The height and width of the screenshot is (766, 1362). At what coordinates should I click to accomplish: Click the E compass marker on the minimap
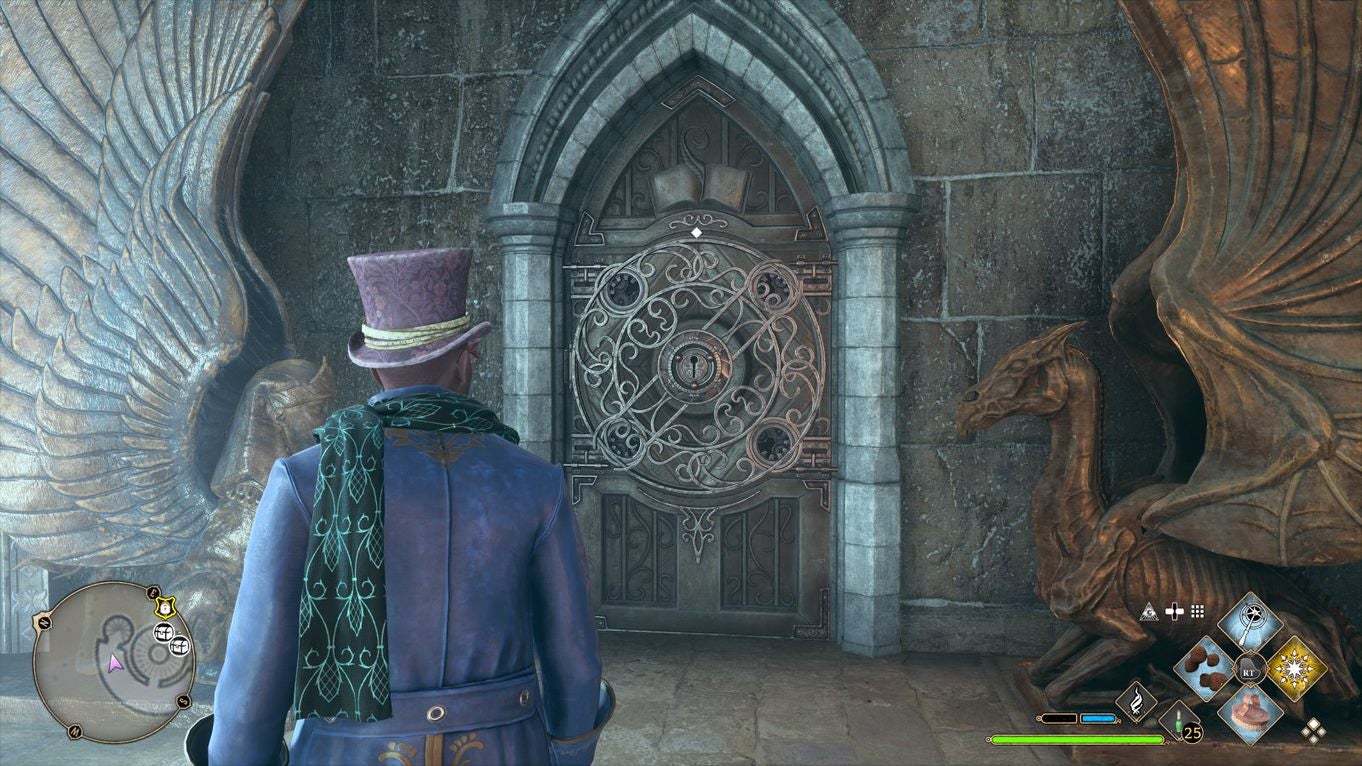coord(152,592)
